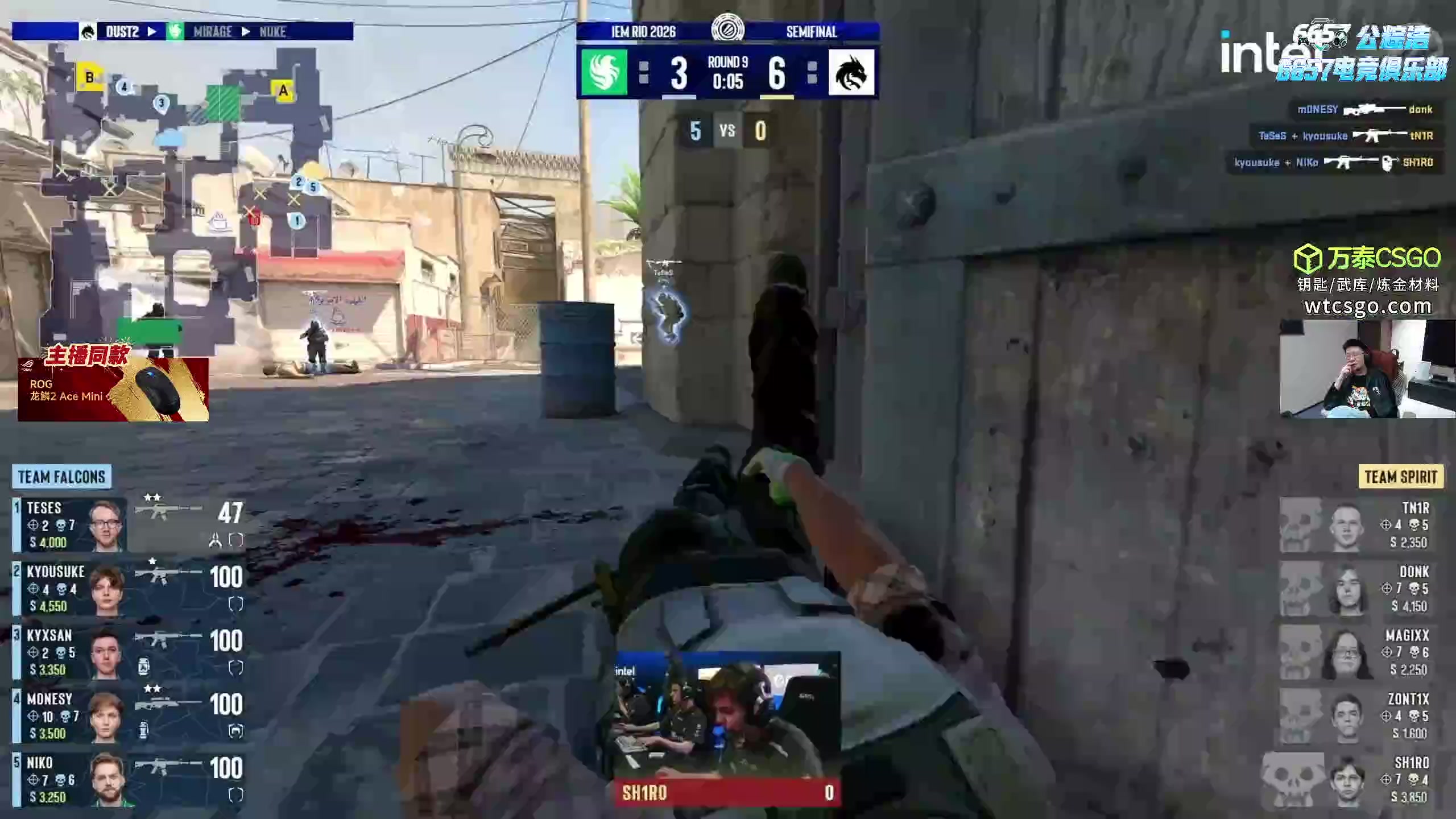This screenshot has width=1456, height=819.
Task: Pick NIKO player row
Action: click(129, 779)
